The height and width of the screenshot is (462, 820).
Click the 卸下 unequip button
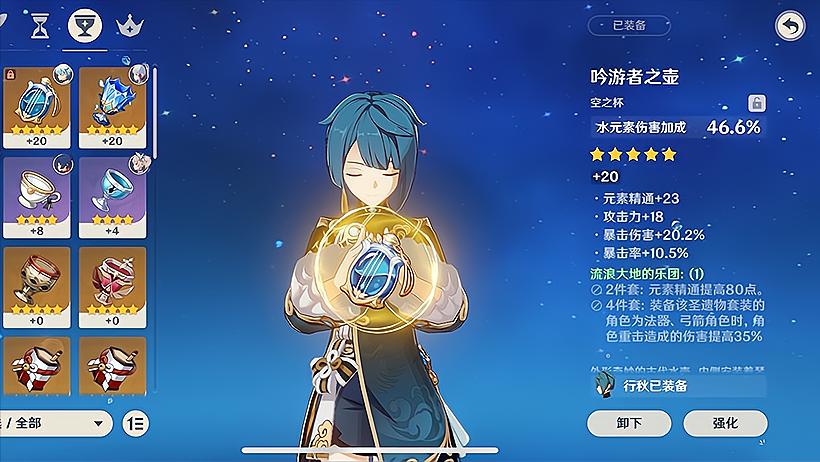pos(630,423)
